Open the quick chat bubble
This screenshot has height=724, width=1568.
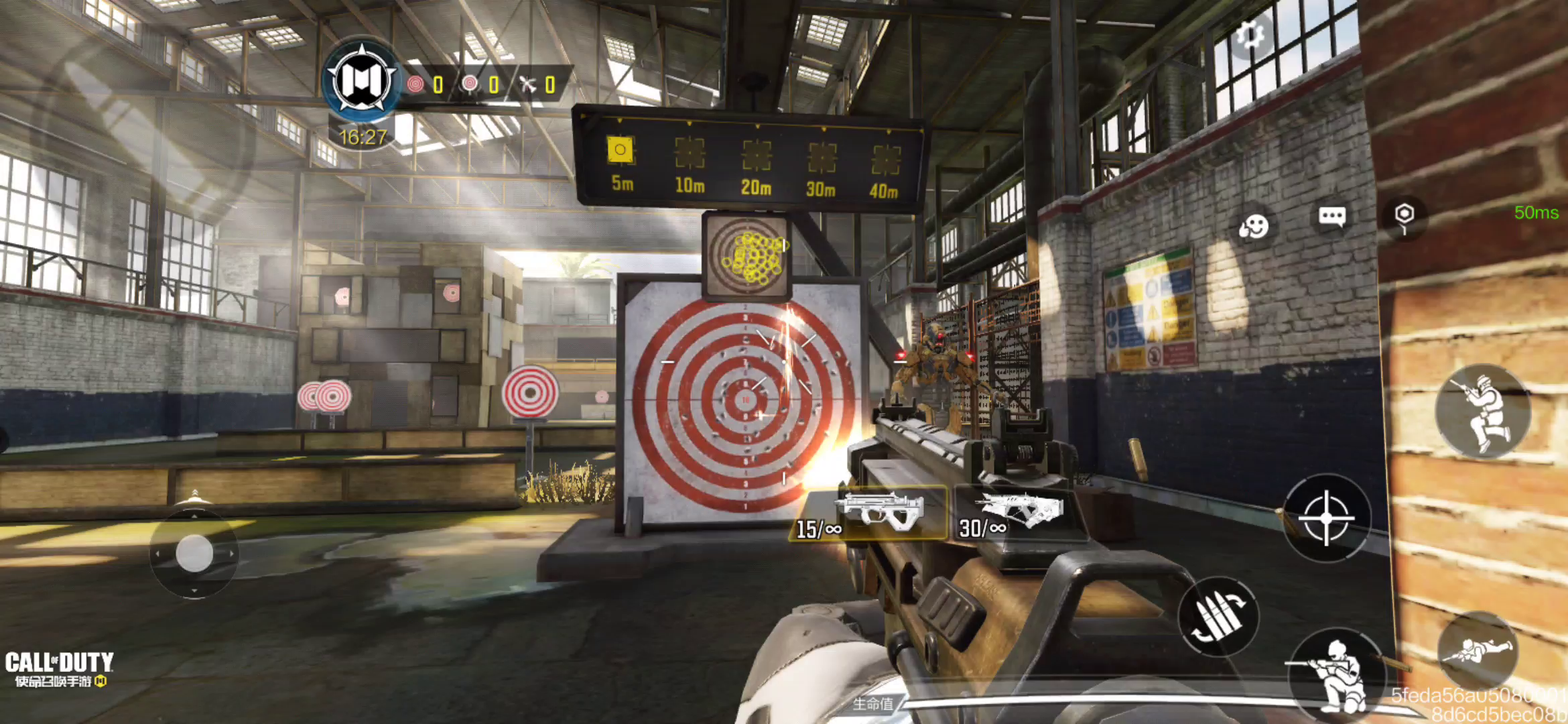pyautogui.click(x=1331, y=217)
